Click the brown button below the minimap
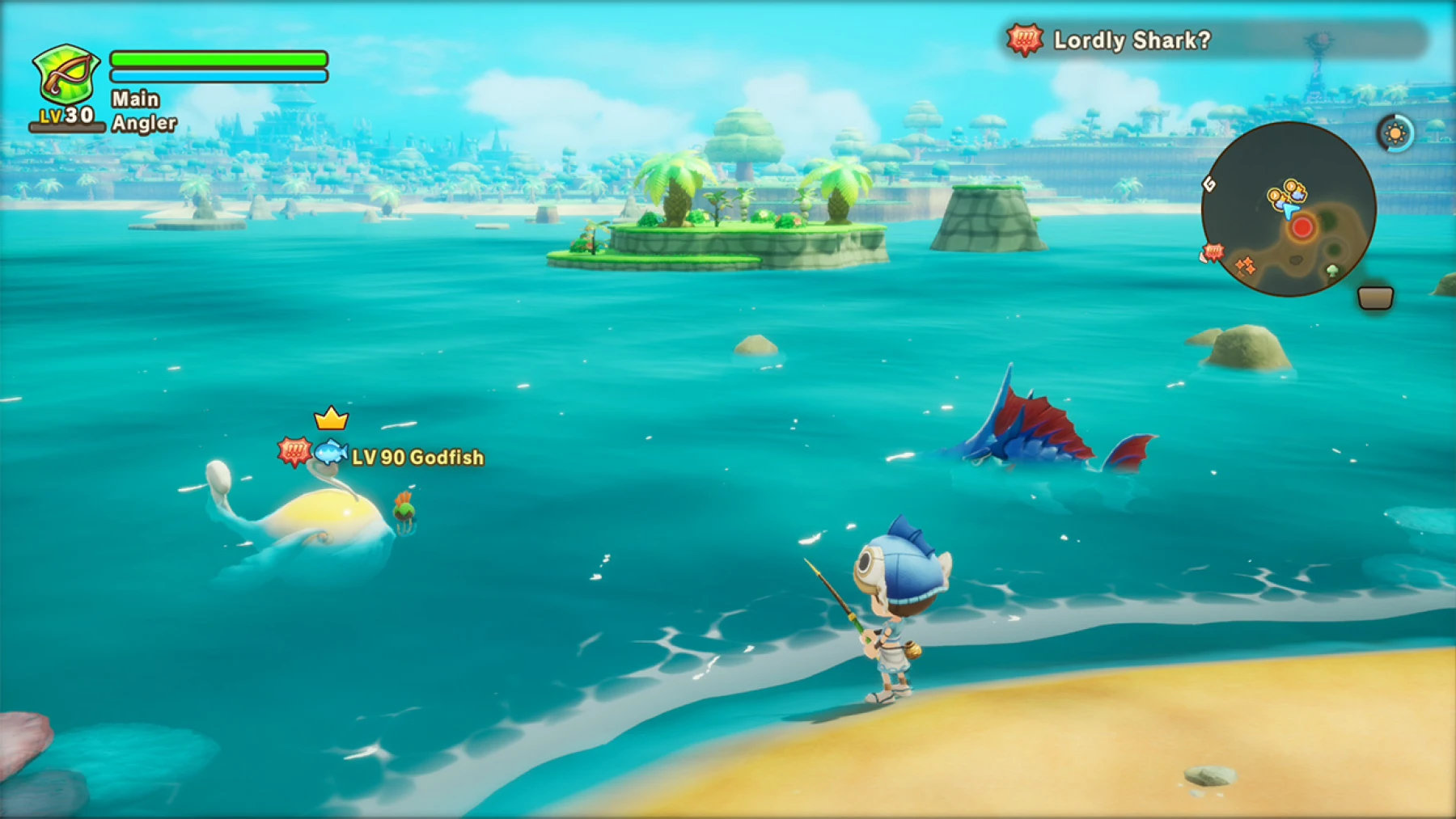 pos(1376,298)
